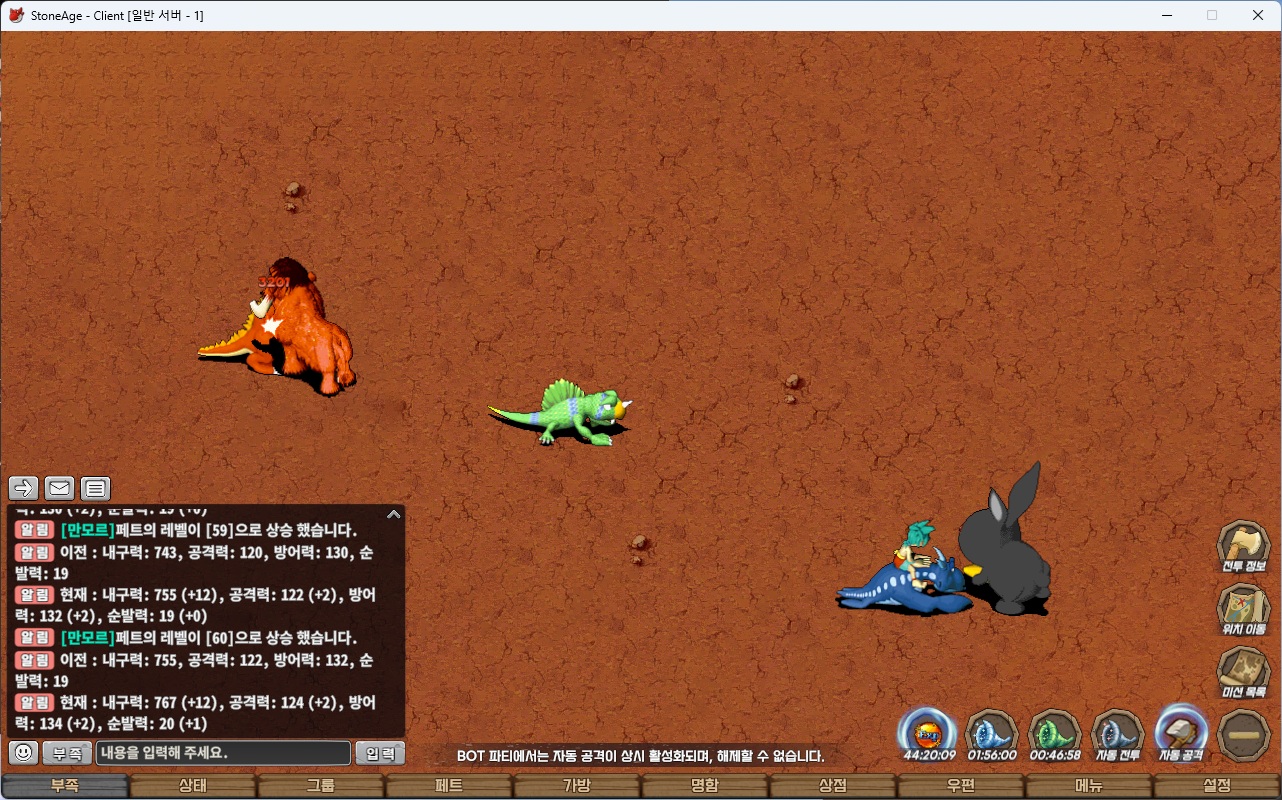Collapse the icon tray with the minus button
Viewport: 1282px width, 800px height.
tap(1245, 735)
